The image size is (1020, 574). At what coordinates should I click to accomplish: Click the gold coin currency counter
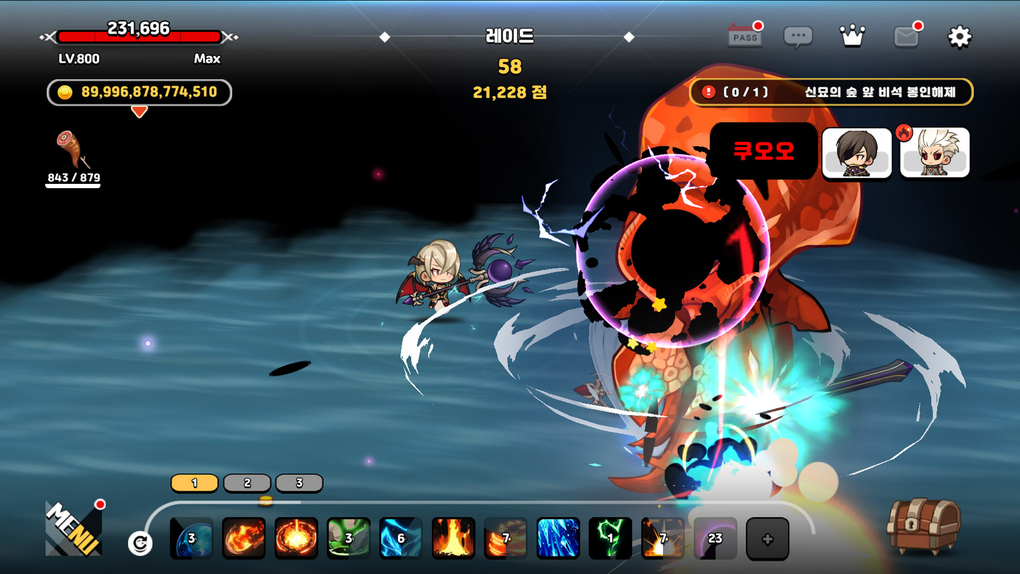point(139,92)
